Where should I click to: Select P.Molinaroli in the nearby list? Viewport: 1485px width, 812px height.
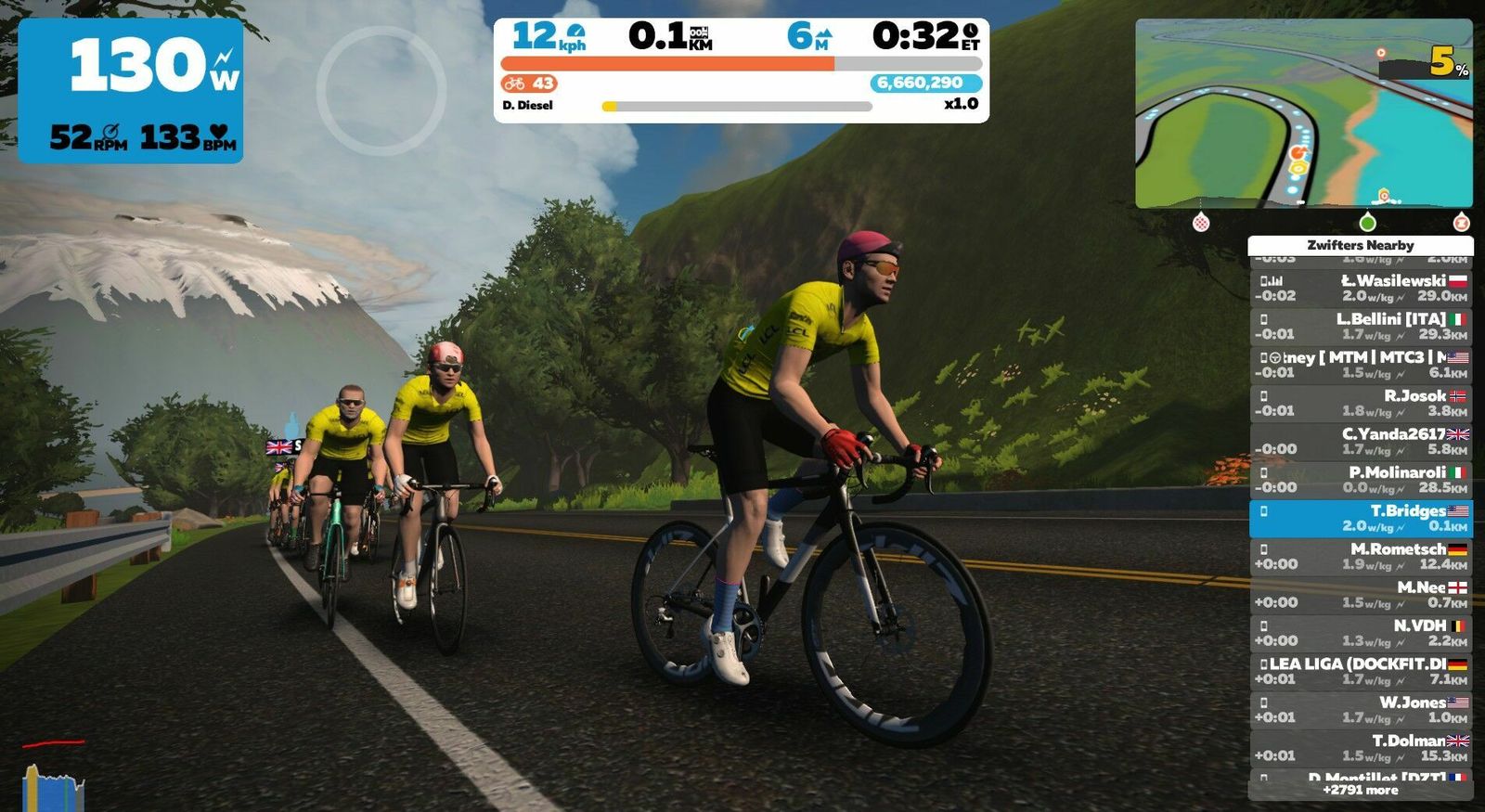1361,480
